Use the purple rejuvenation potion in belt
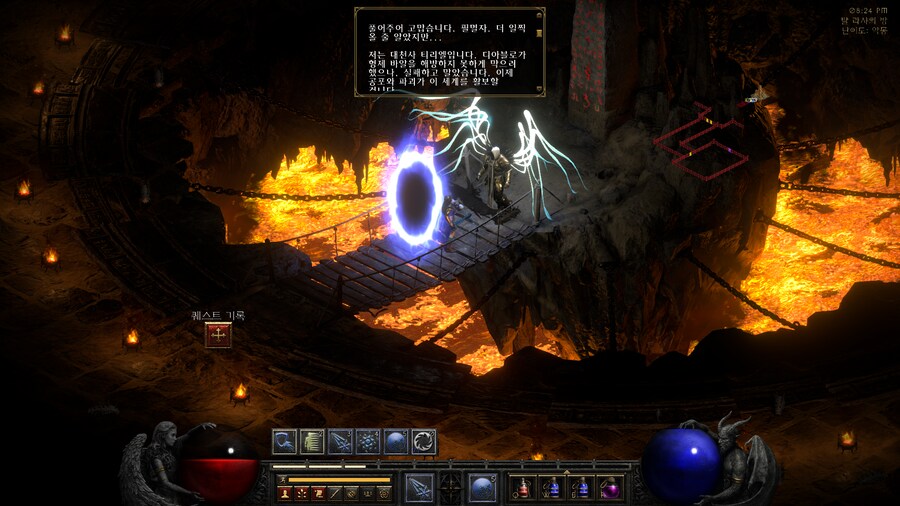Image resolution: width=900 pixels, height=506 pixels. pyautogui.click(x=609, y=488)
